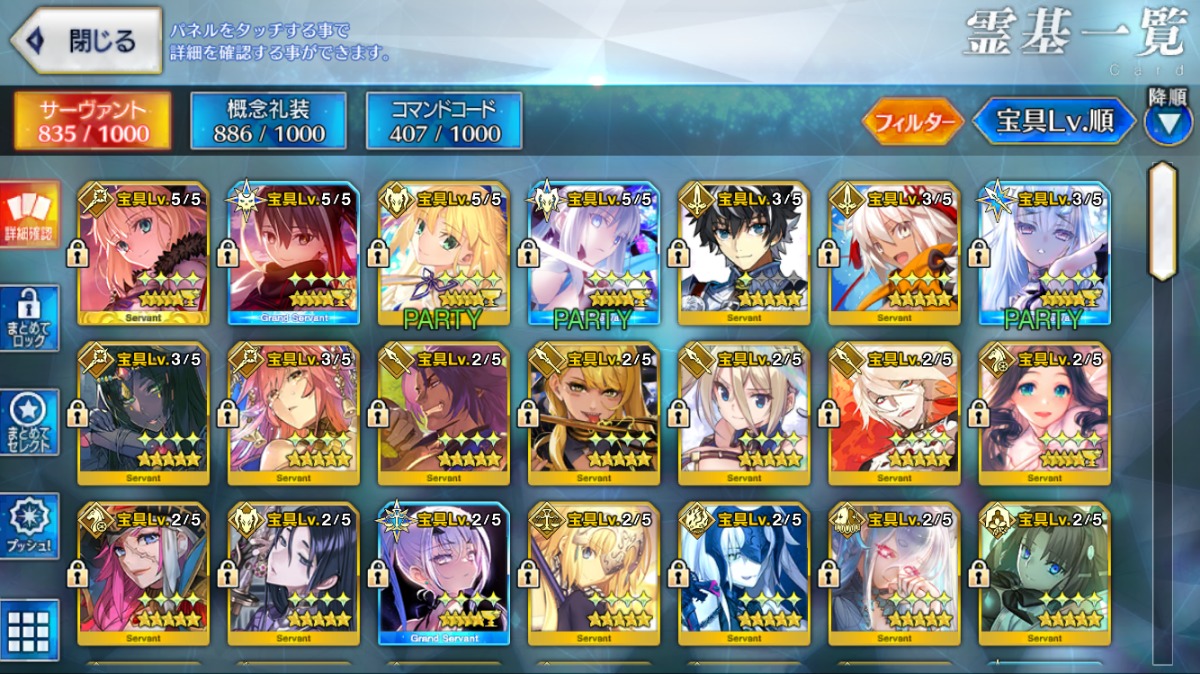Select the white-haired tan servant in orange
The image size is (1200, 674).
pos(893,255)
